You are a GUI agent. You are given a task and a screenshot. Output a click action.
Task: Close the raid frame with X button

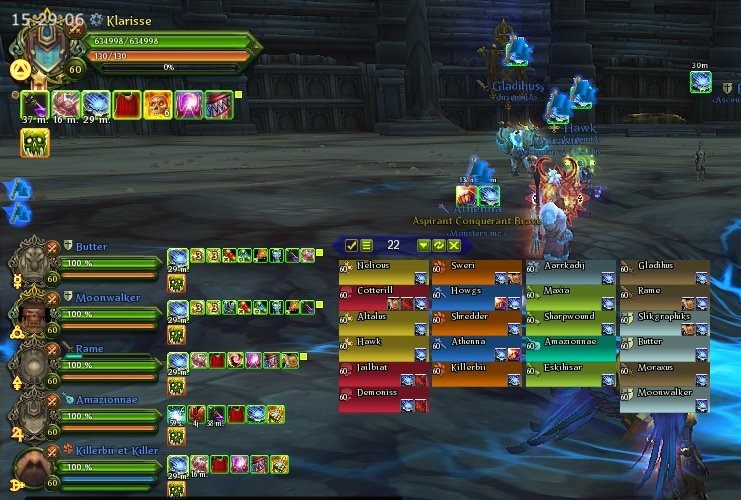454,245
